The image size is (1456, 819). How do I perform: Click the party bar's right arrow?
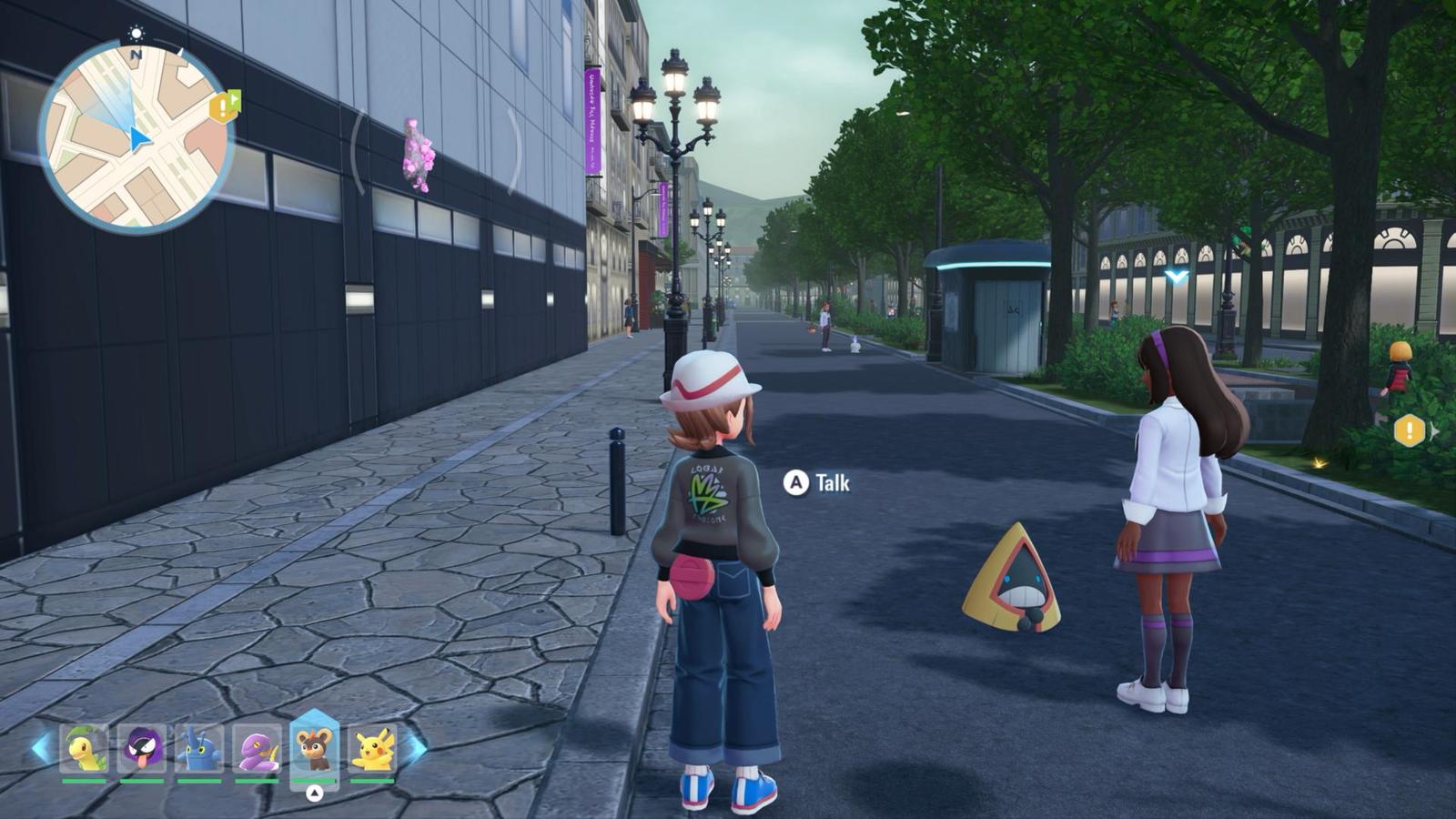click(x=416, y=748)
